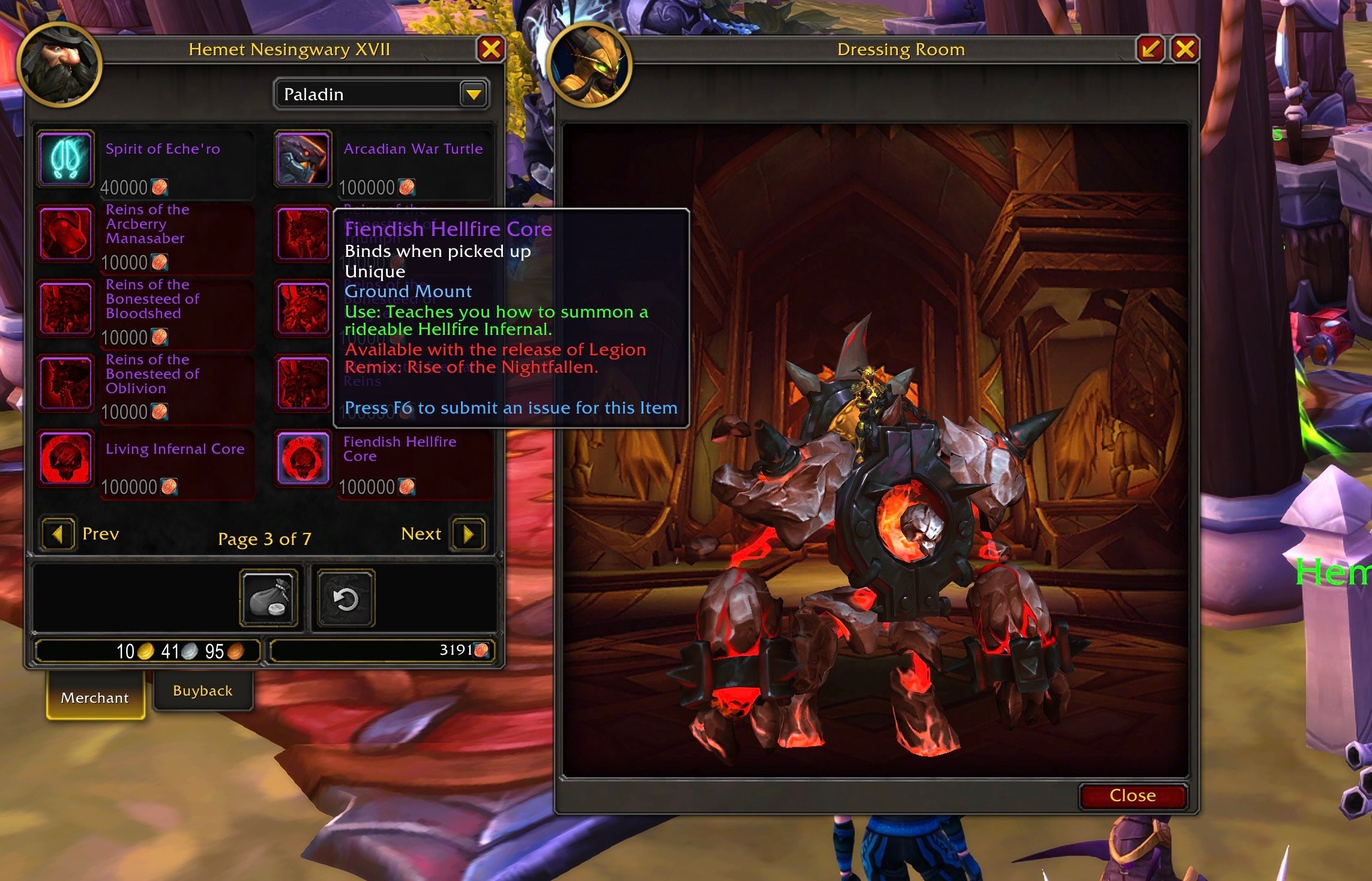The width and height of the screenshot is (1372, 881).
Task: Select the Spirit of Eche'ro item
Action: click(x=66, y=159)
